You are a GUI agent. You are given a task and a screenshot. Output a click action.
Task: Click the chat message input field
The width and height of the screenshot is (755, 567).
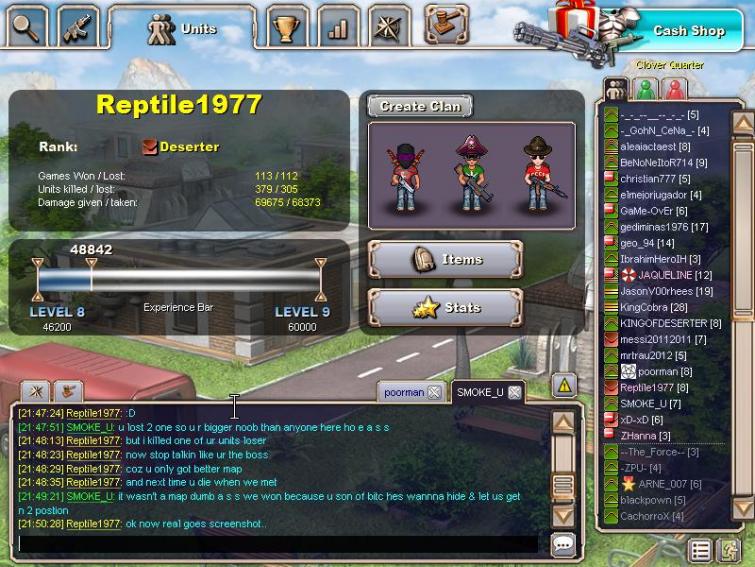278,545
